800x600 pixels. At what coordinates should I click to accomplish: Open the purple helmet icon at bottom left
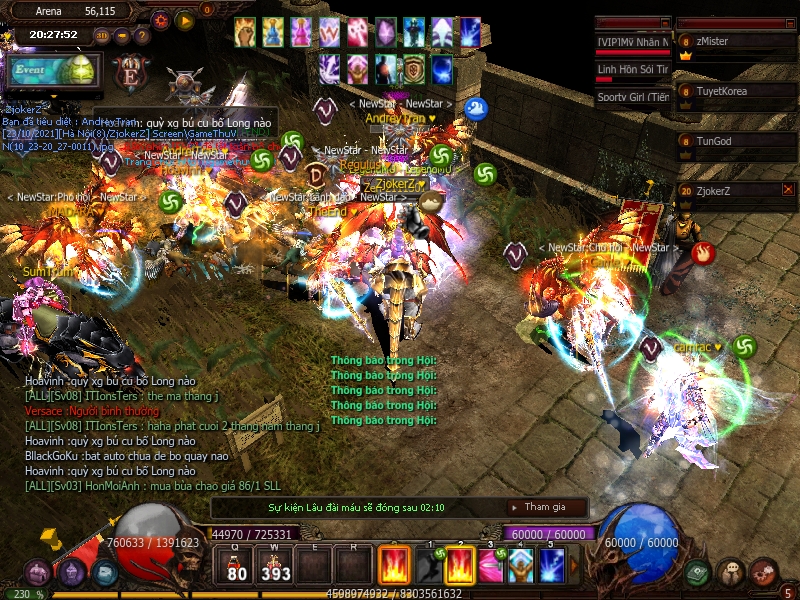coord(37,573)
